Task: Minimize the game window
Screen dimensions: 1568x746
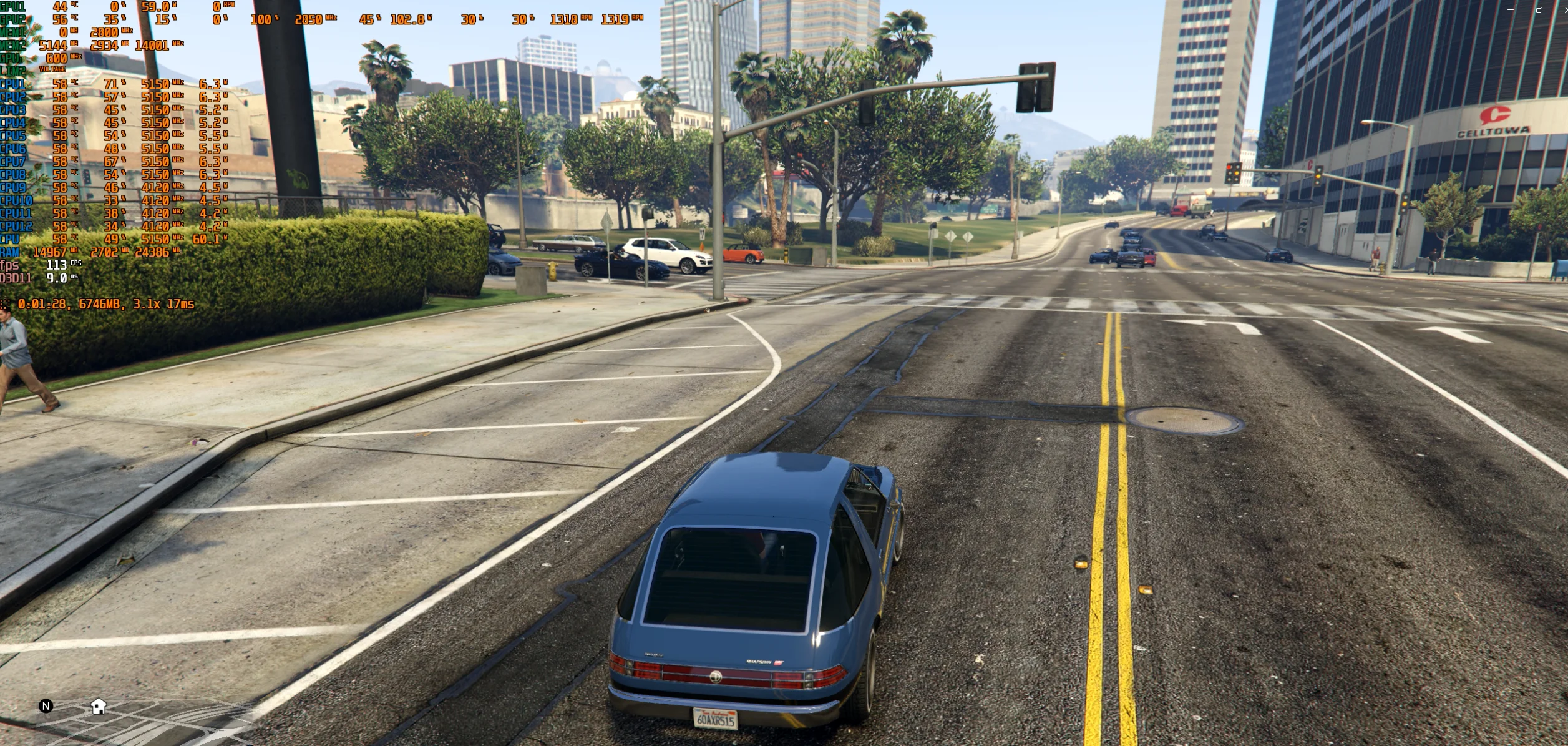Action: [1510, 9]
